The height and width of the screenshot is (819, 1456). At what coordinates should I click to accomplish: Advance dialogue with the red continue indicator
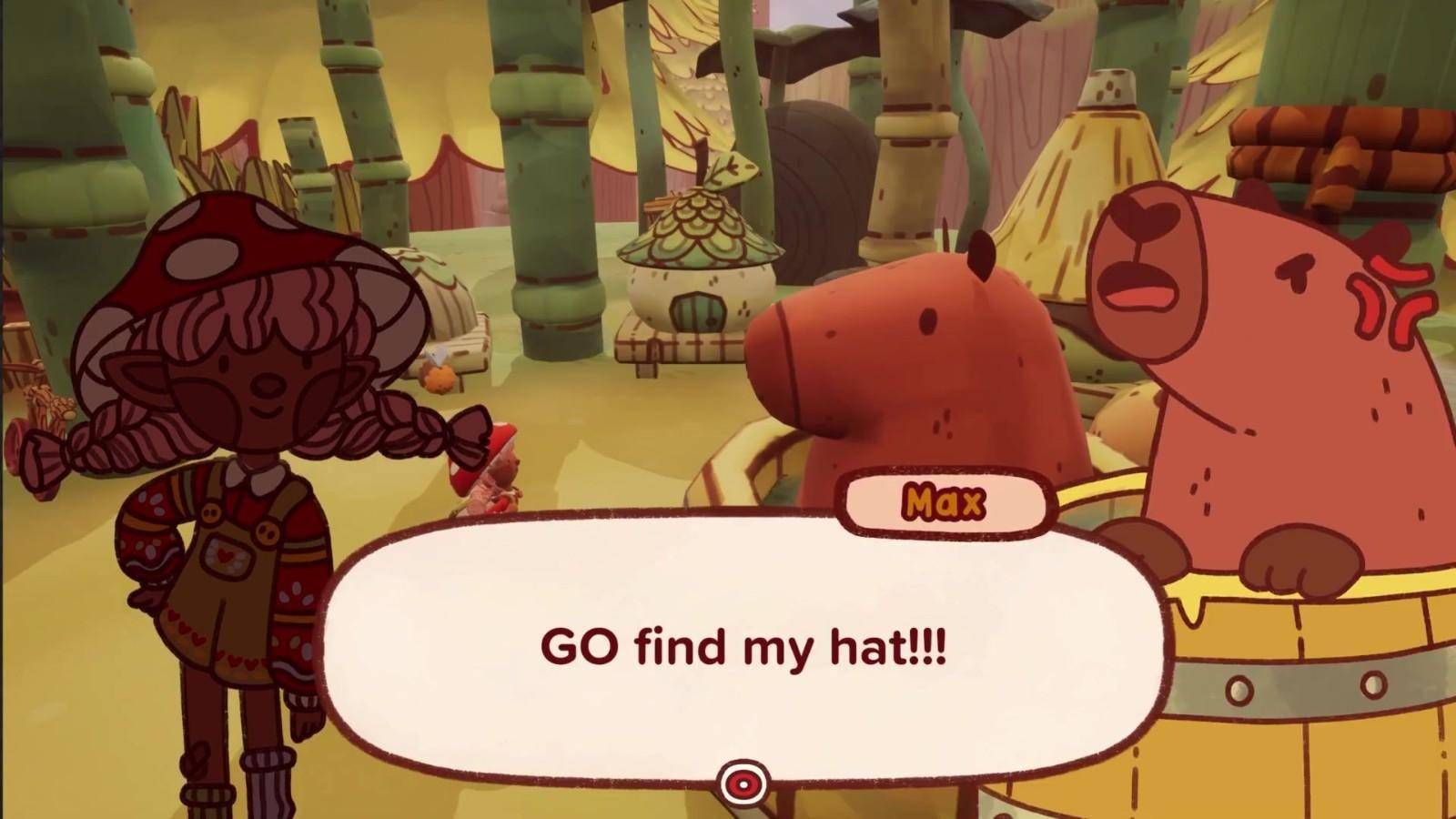click(x=743, y=783)
